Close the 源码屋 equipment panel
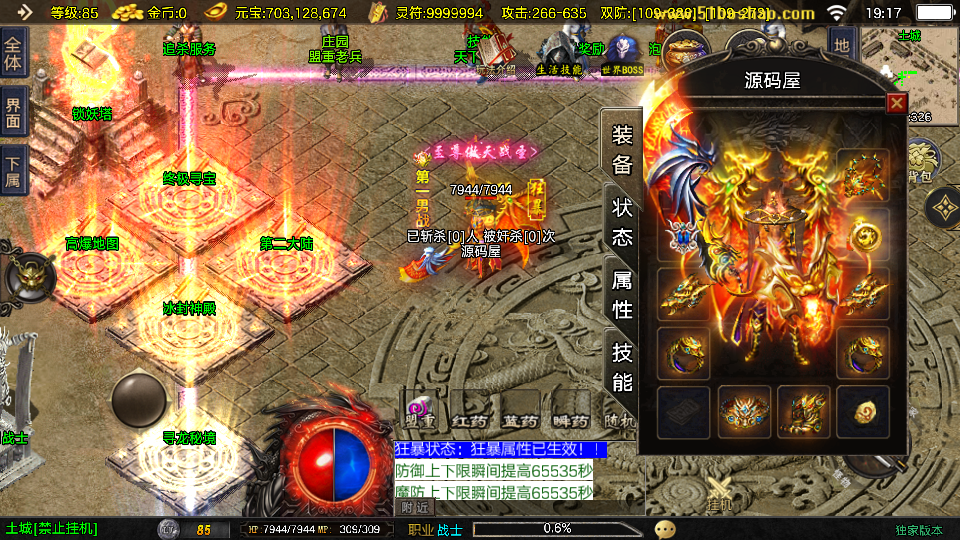Viewport: 960px width, 540px height. pos(896,103)
